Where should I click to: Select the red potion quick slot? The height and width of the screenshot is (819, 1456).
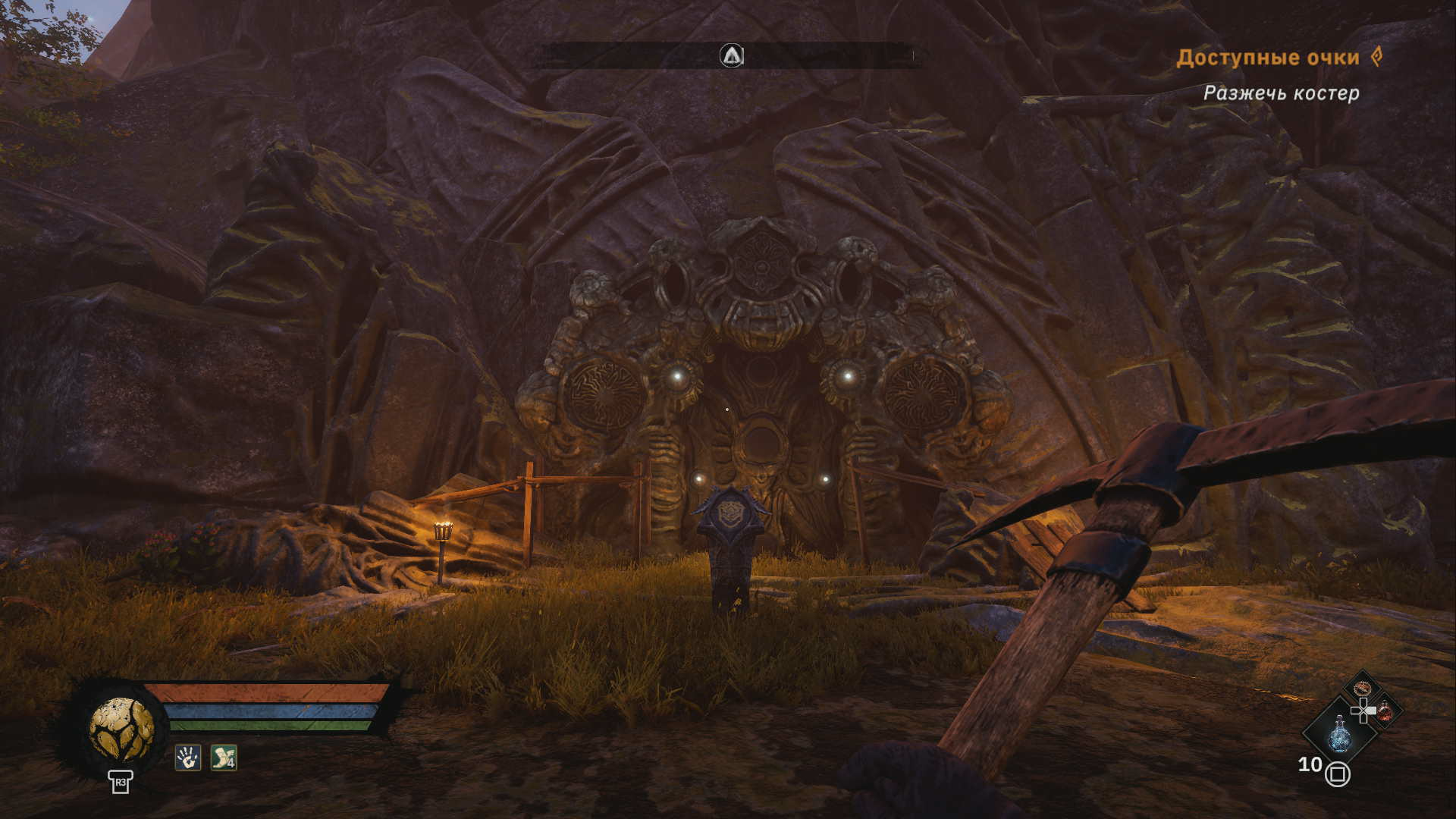1385,711
